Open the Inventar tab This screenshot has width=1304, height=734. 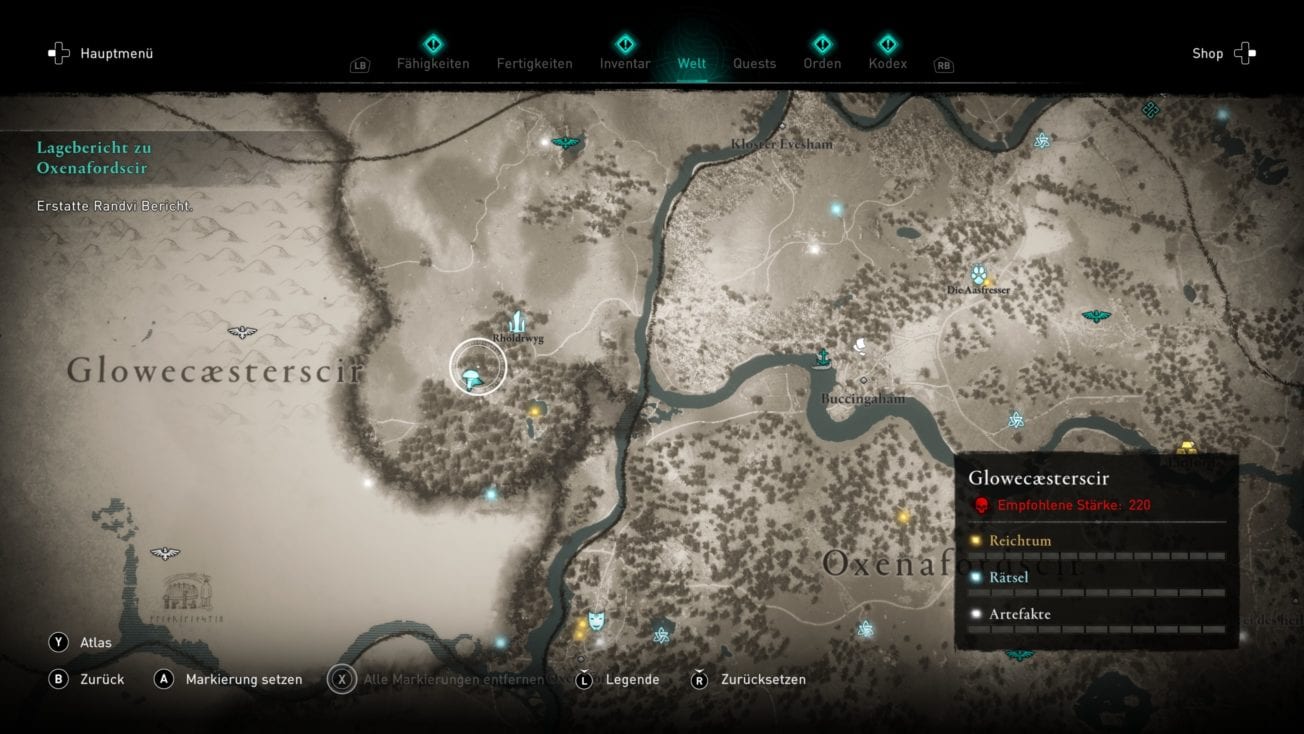click(624, 63)
